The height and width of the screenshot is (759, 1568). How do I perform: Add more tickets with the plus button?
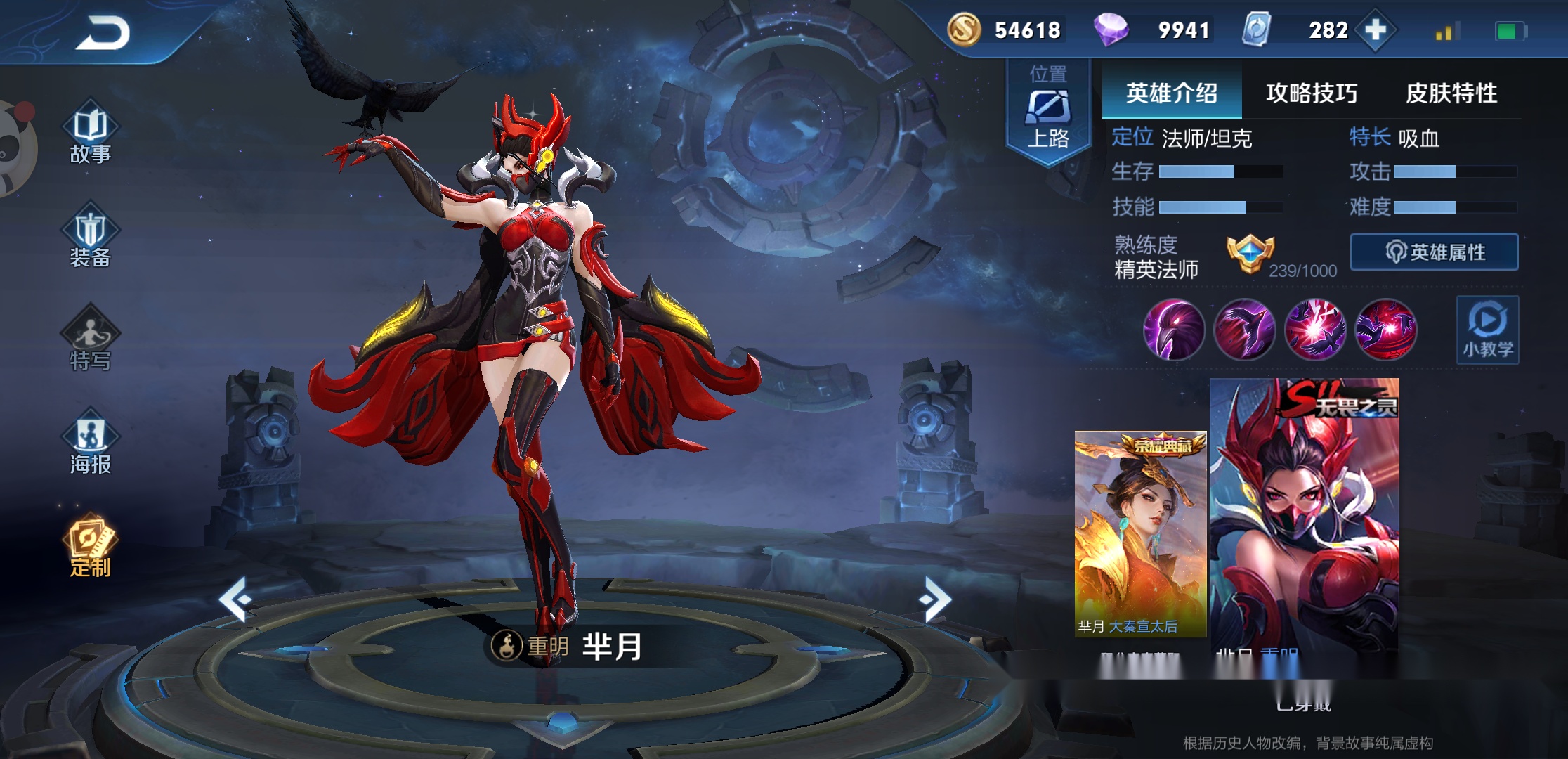(1376, 30)
